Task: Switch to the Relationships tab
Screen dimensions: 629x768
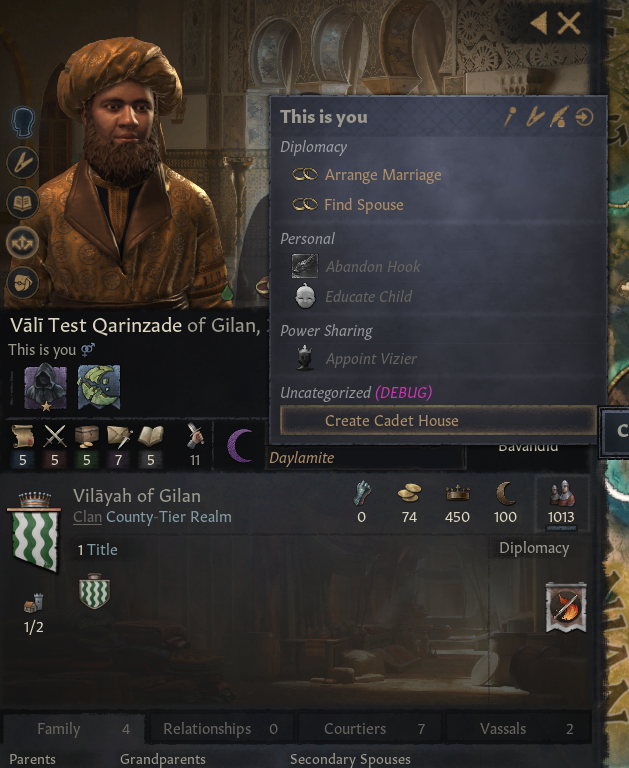Action: [x=220, y=729]
